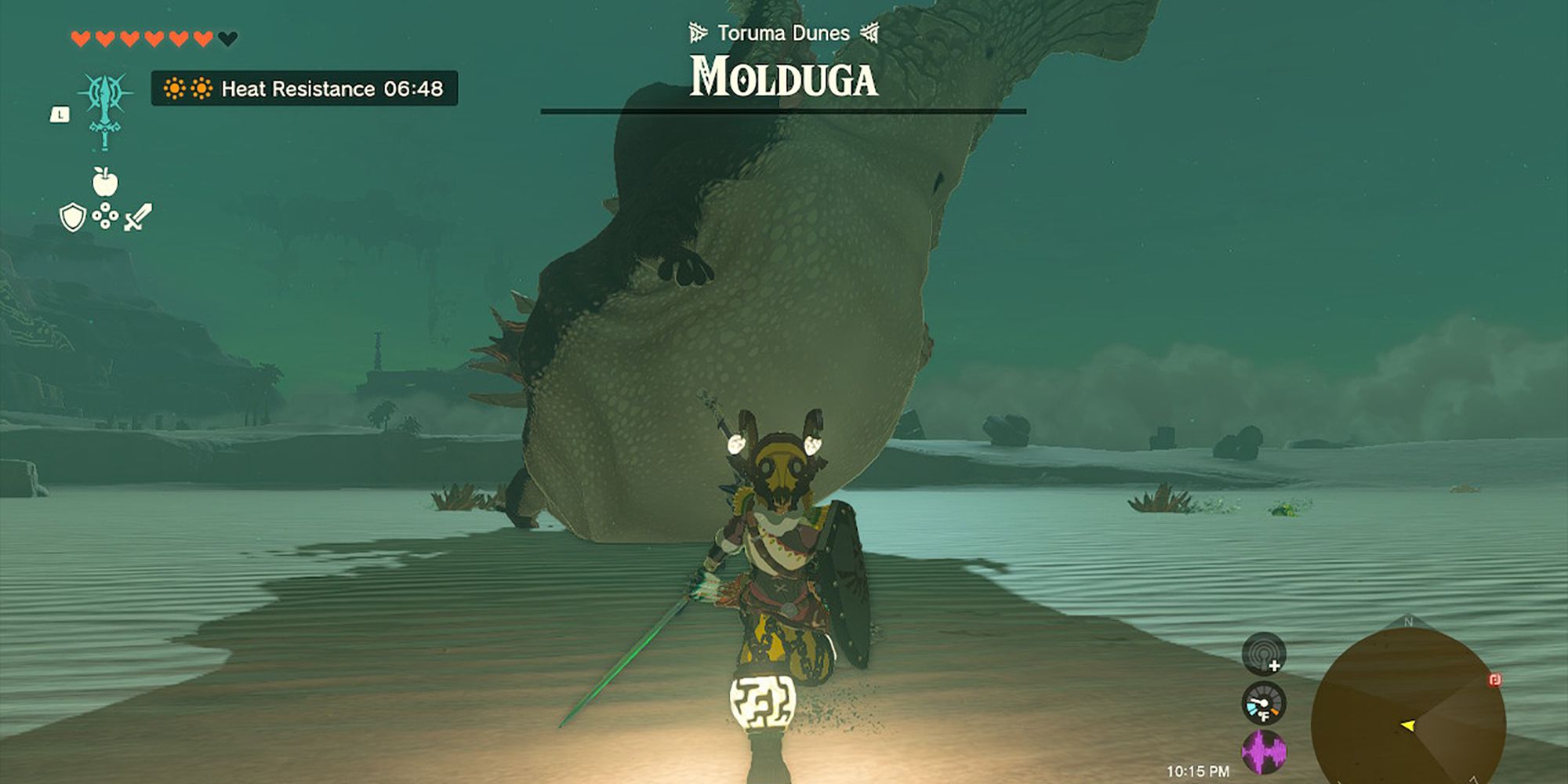Click the red enemy marker on the minimap
Screen dimensions: 1568x784
(1494, 681)
